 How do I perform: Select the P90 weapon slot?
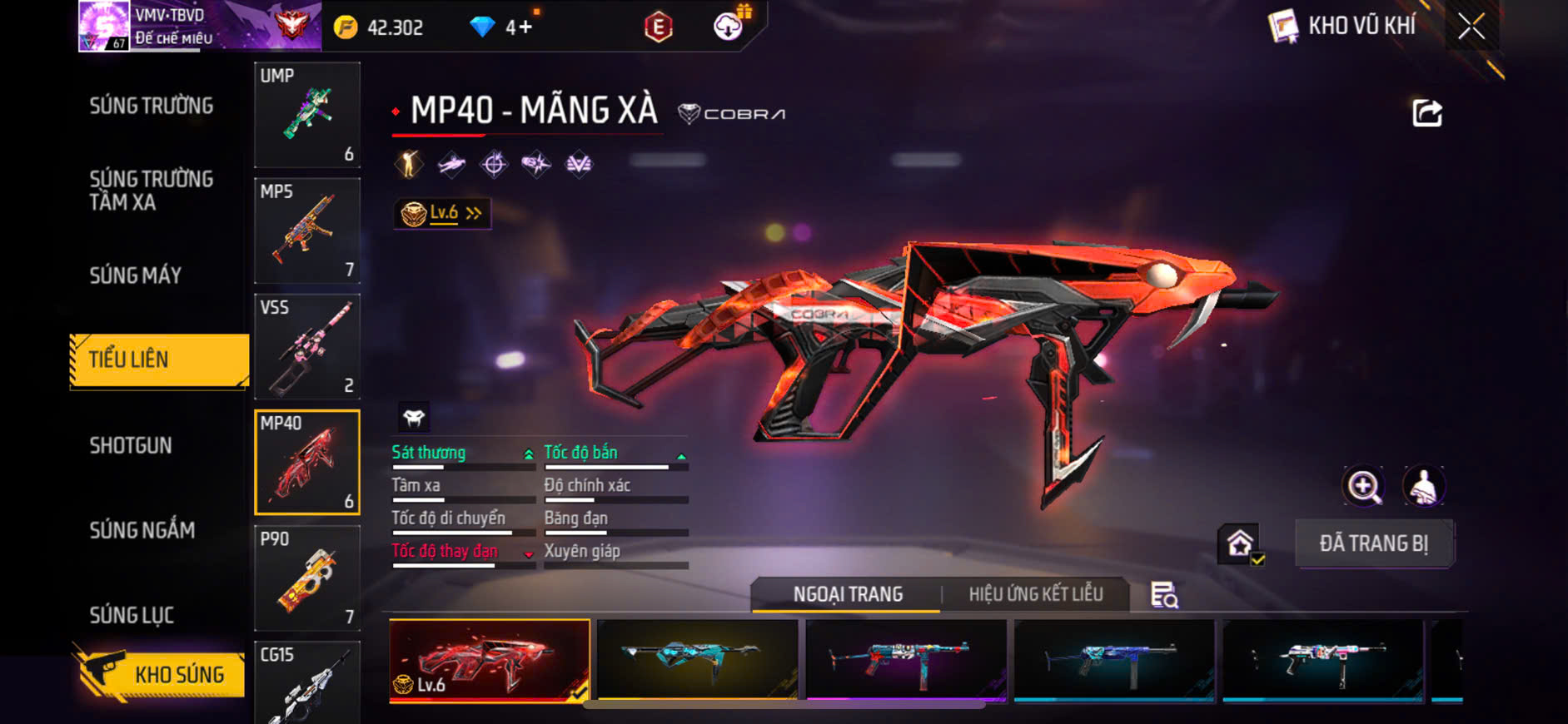(x=307, y=578)
